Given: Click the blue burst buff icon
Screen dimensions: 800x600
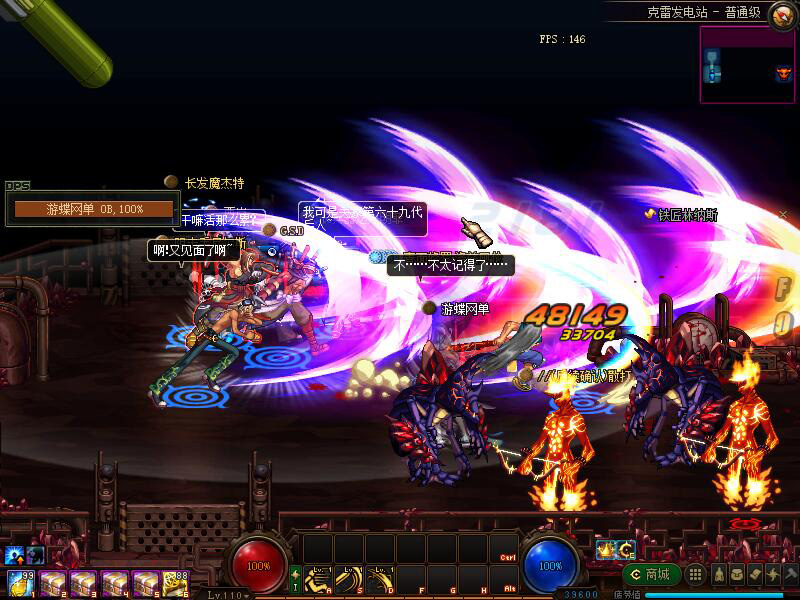Looking at the screenshot, I should (14, 555).
